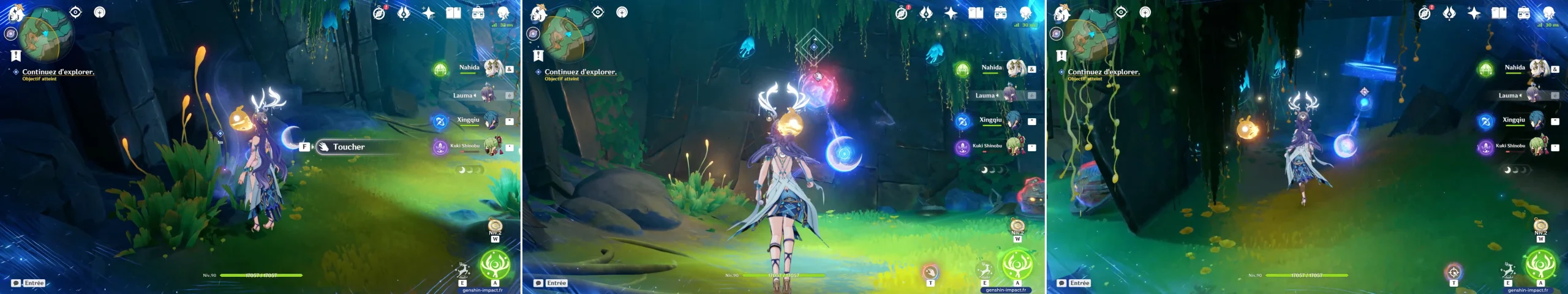Viewport: 1568px width, 294px height.
Task: Select the Continuez d'explorer objective in the right screenshot
Action: [x=1103, y=72]
